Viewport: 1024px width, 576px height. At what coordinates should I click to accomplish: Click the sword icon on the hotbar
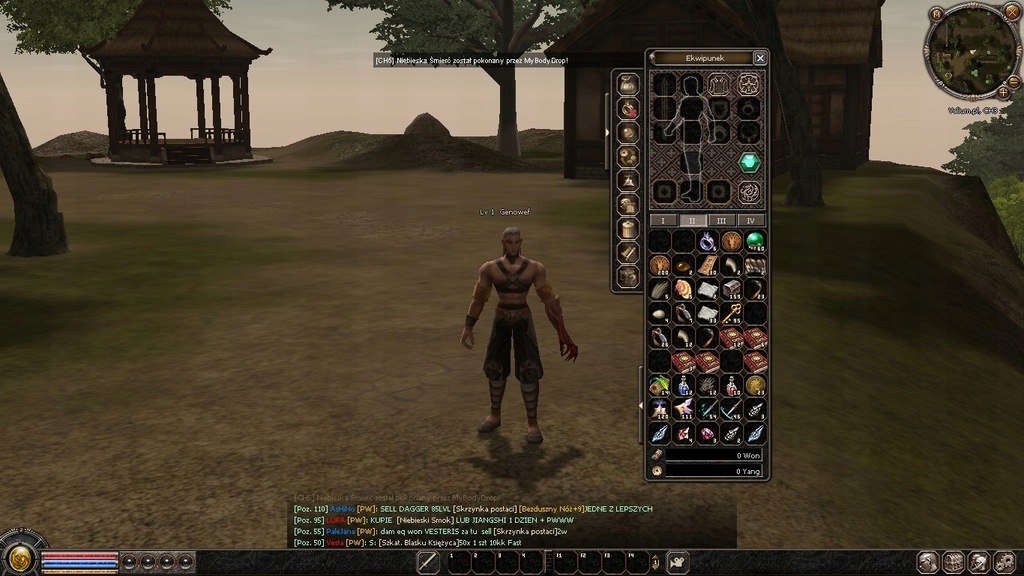[428, 562]
